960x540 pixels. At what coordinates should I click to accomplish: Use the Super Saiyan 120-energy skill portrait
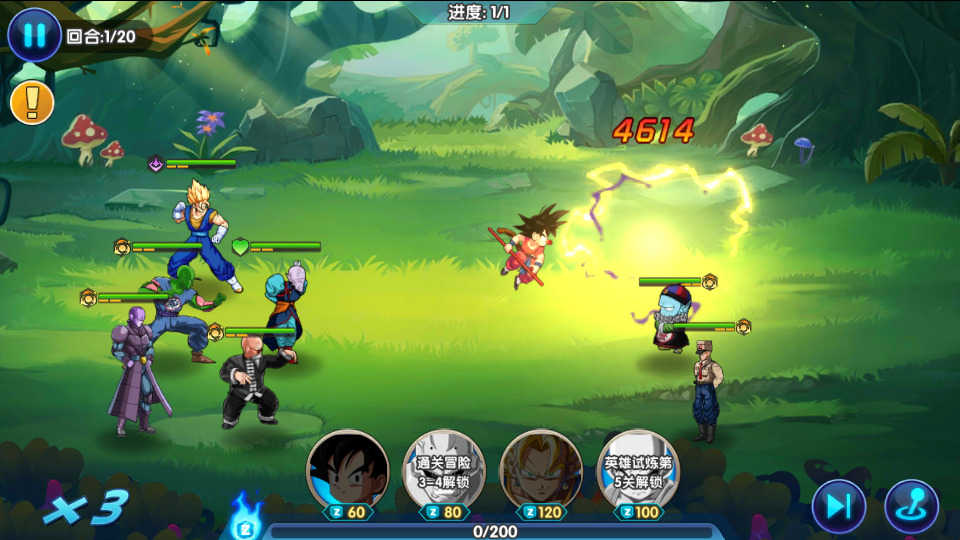pos(541,470)
